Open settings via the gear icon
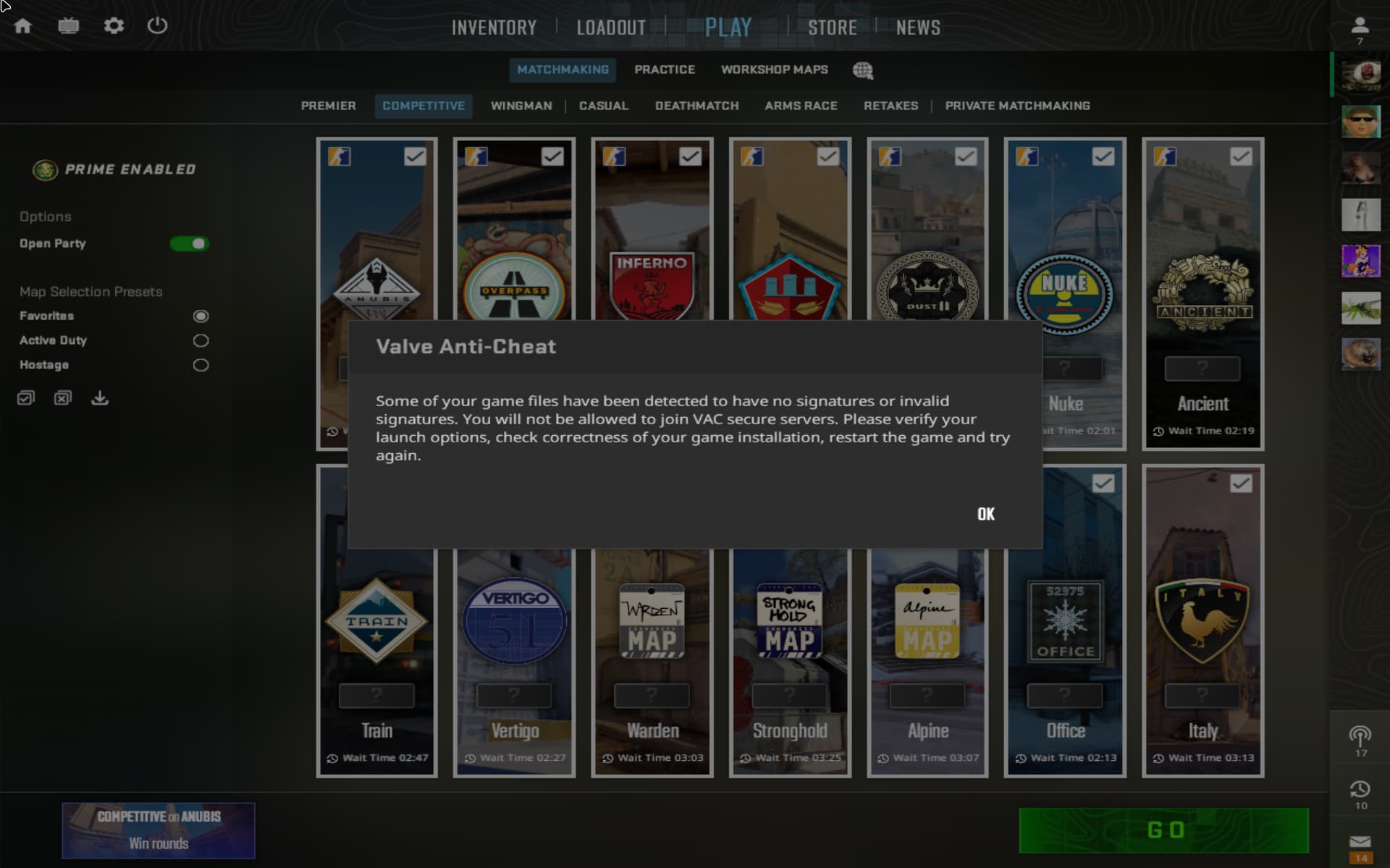Screen dimensions: 1390x868 tap(114, 26)
